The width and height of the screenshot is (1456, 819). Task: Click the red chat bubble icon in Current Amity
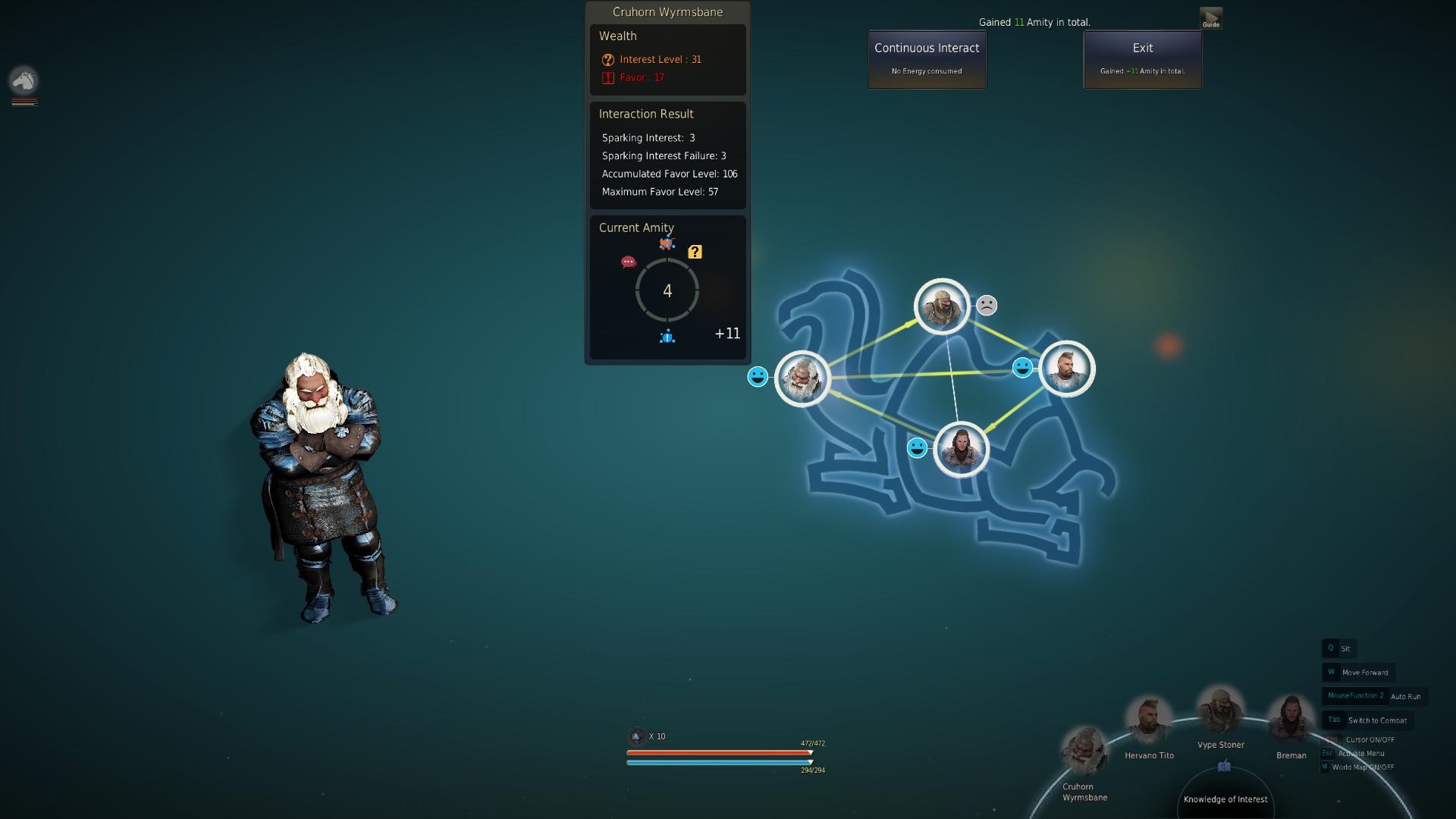pyautogui.click(x=627, y=262)
